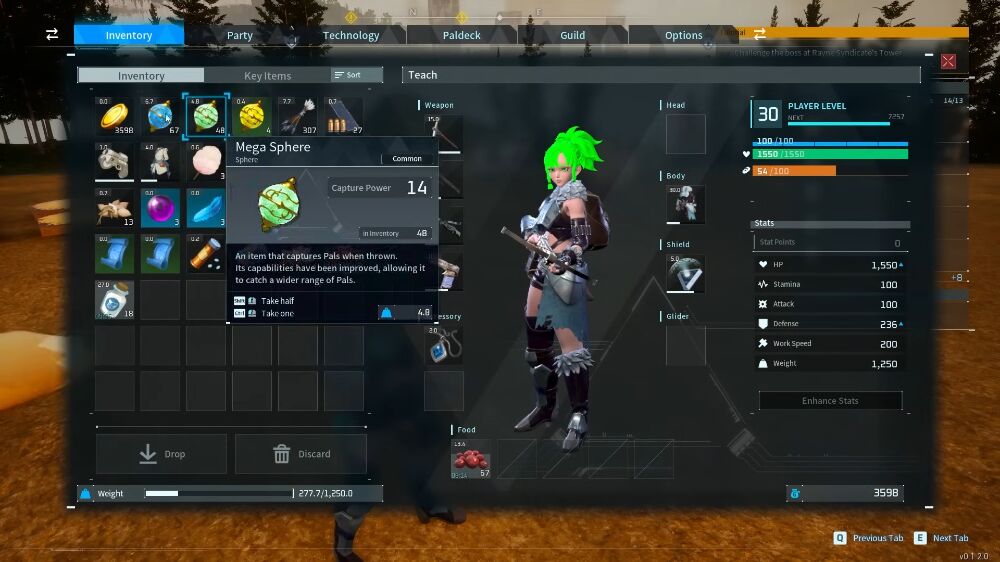Select the blue Pal Sphere slot
This screenshot has width=1000, height=562.
[x=161, y=117]
